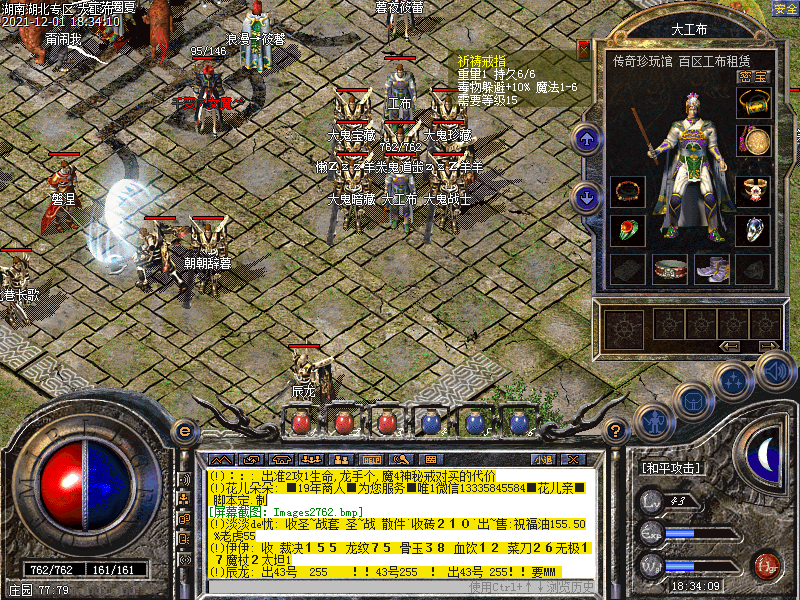Click the blue up arrow button
The height and width of the screenshot is (600, 800).
point(587,139)
